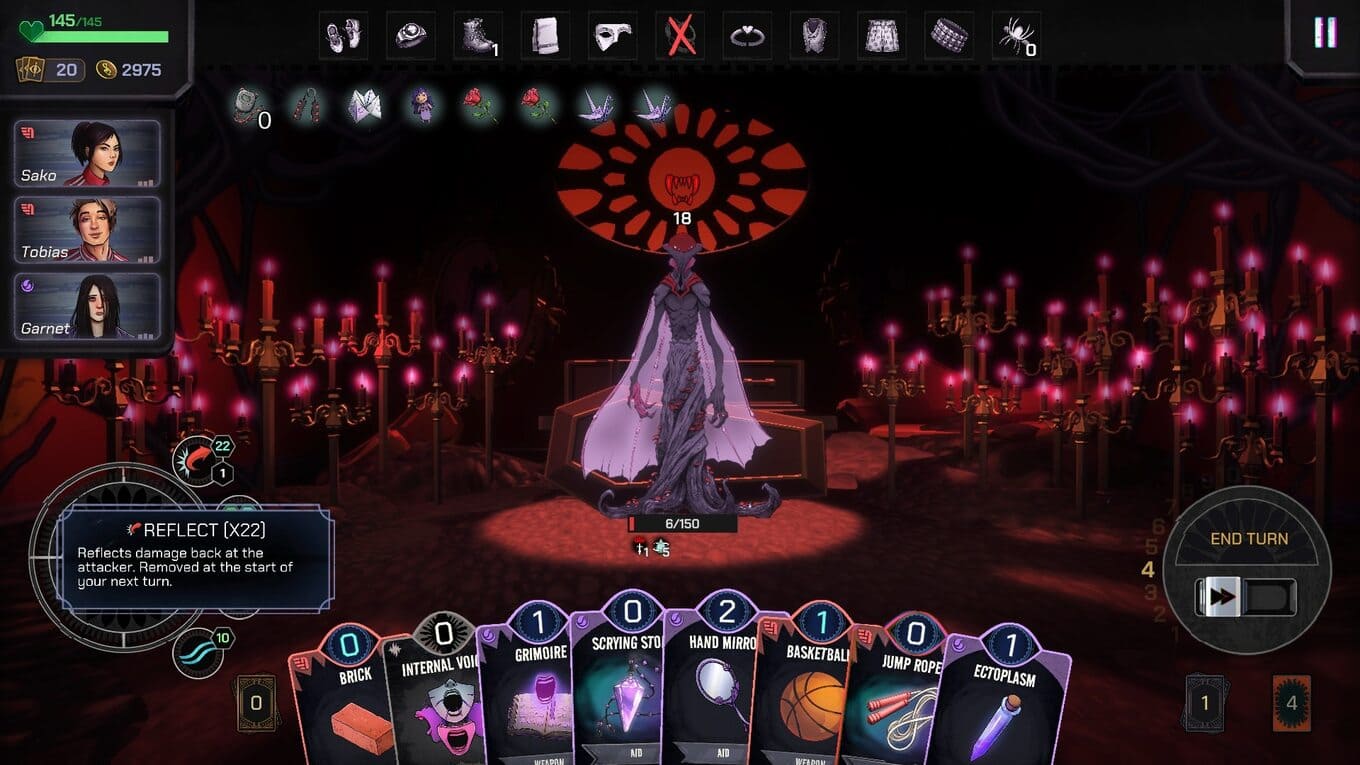This screenshot has height=765, width=1360.
Task: Select Sako's character portrait
Action: point(87,154)
